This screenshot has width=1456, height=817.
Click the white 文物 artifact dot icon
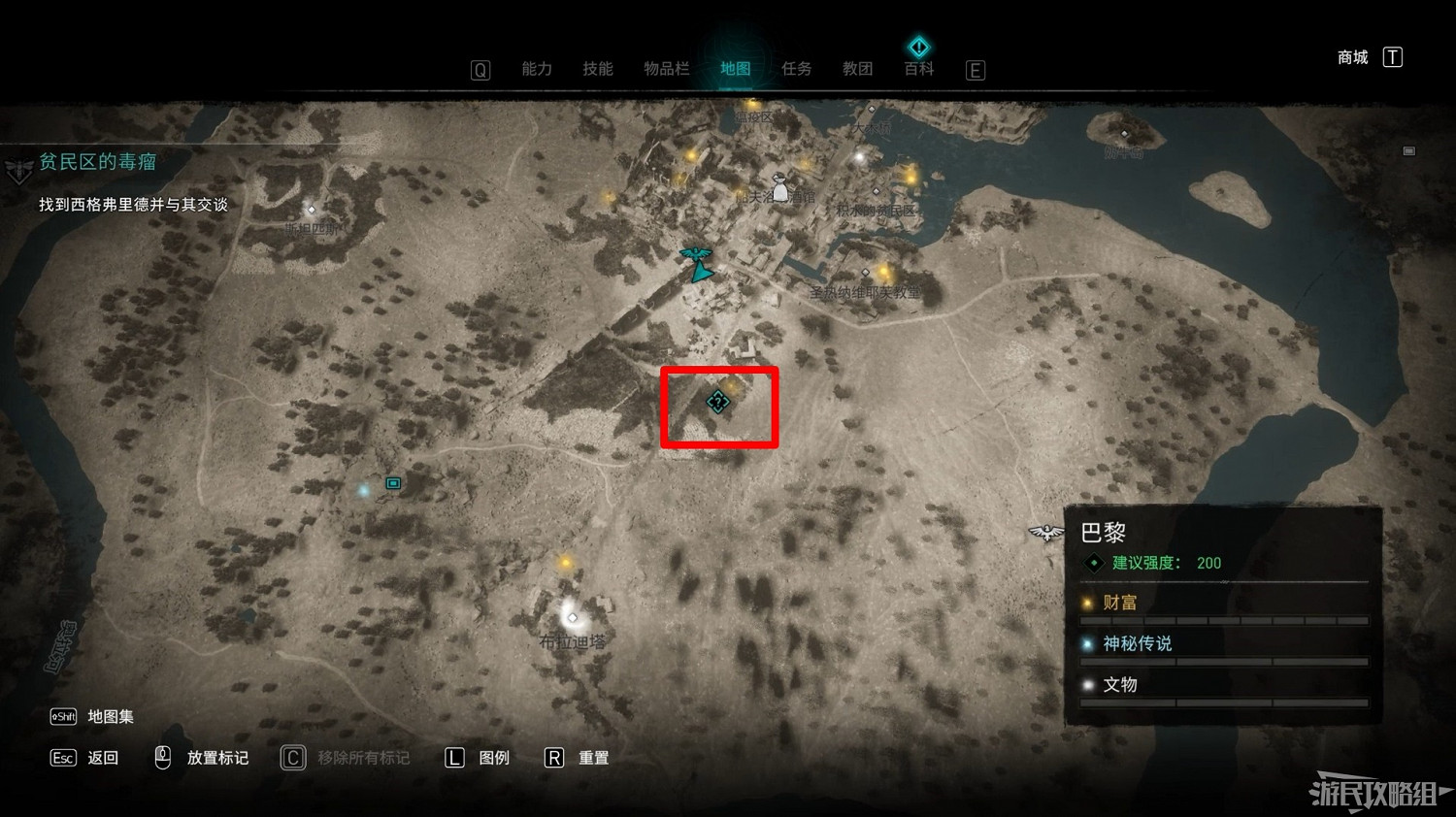[x=1087, y=684]
